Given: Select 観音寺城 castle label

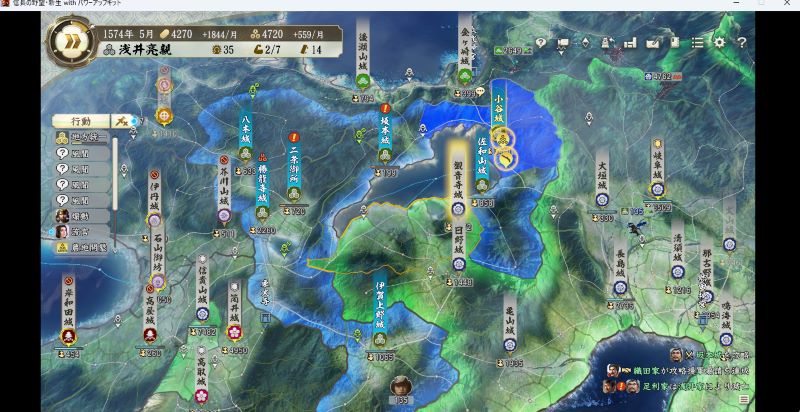Looking at the screenshot, I should click(x=457, y=180).
